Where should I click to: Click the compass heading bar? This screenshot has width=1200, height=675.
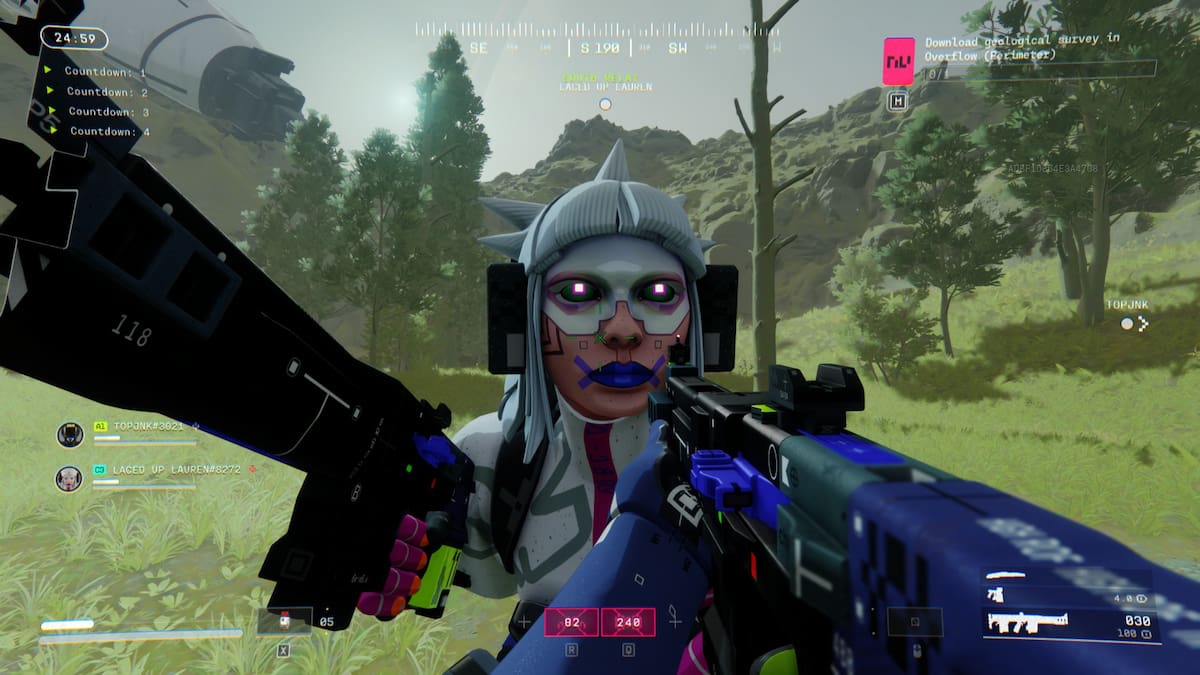598,47
